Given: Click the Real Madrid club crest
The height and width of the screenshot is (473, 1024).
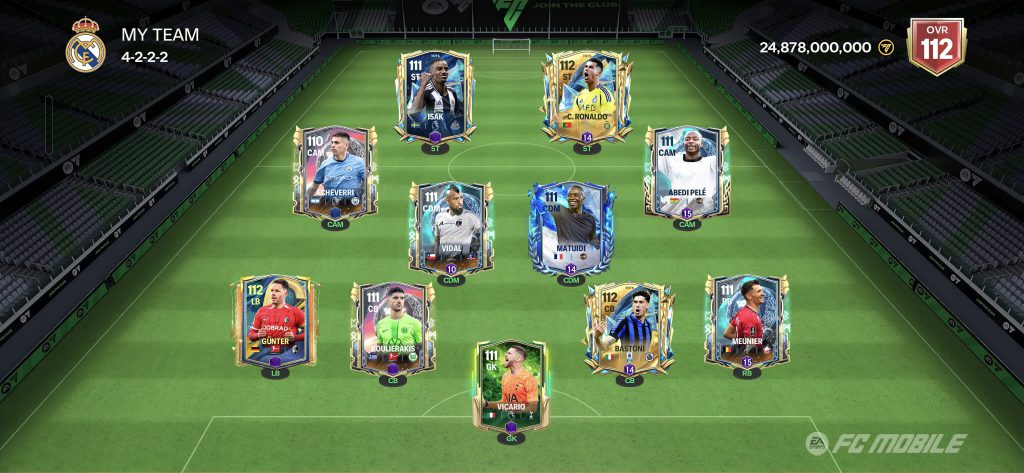Looking at the screenshot, I should [x=86, y=46].
